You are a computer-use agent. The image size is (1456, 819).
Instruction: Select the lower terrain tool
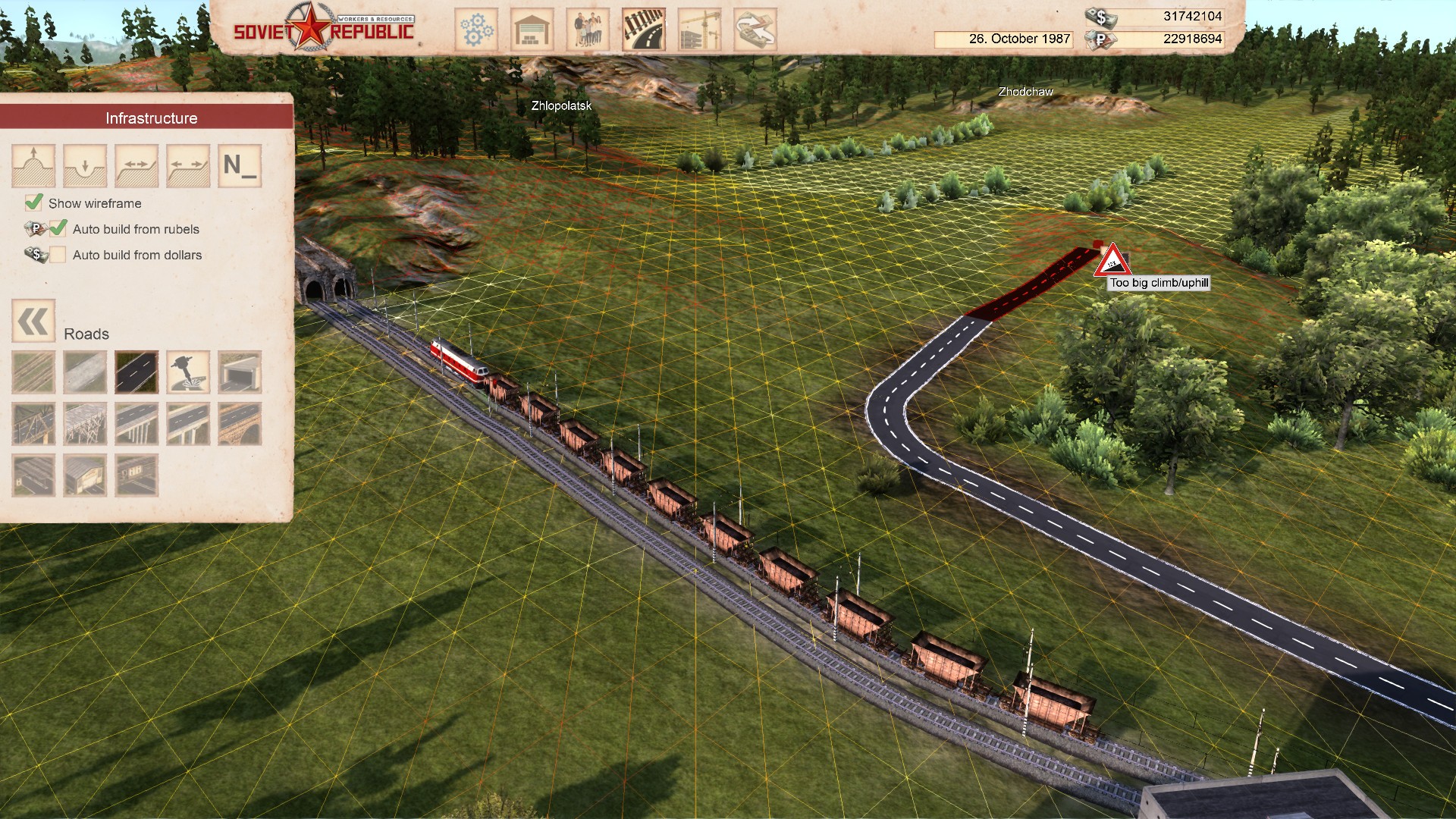(85, 165)
